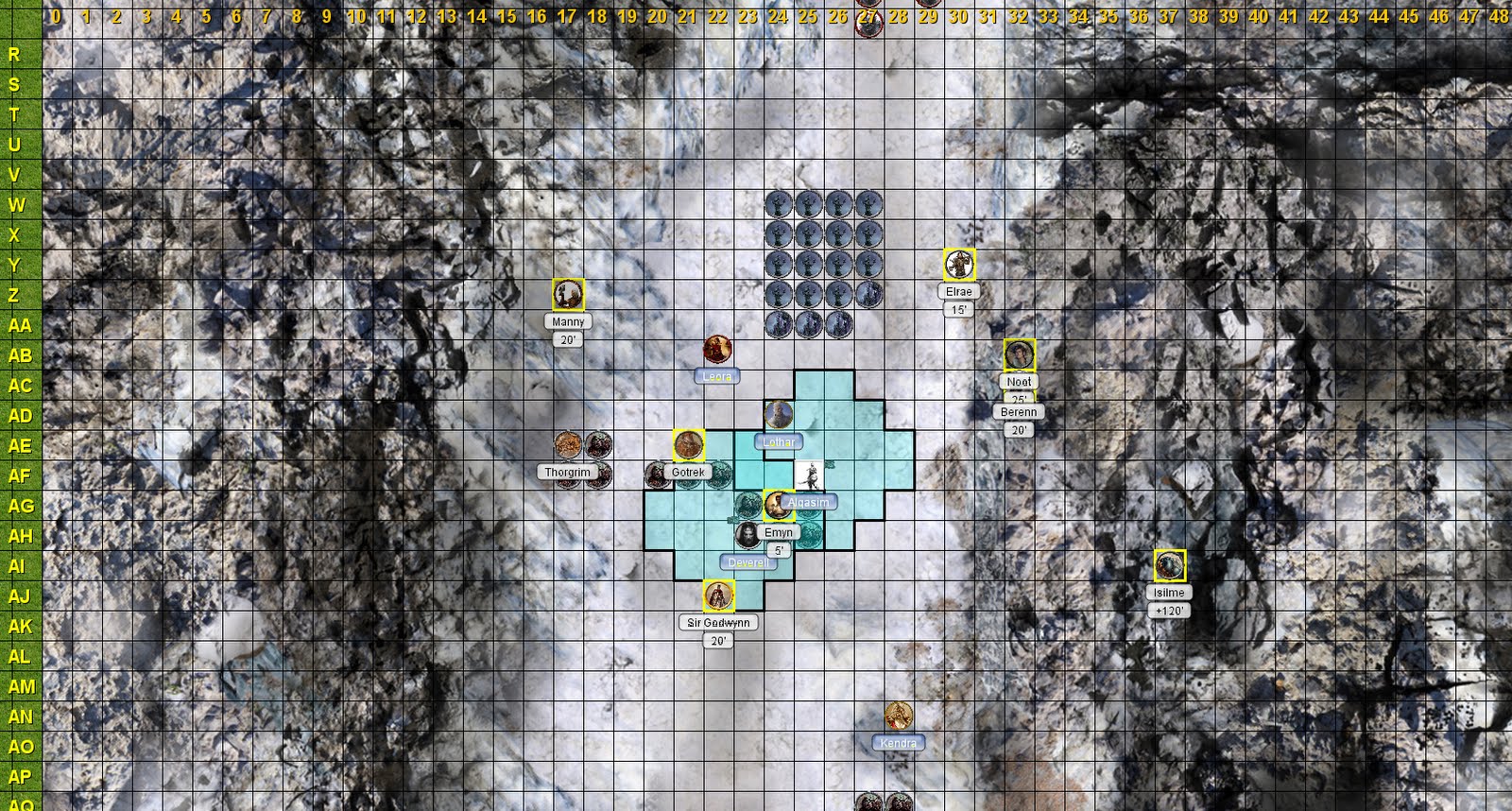Image resolution: width=1512 pixels, height=811 pixels.
Task: Click the Kendra token
Action: tap(899, 716)
